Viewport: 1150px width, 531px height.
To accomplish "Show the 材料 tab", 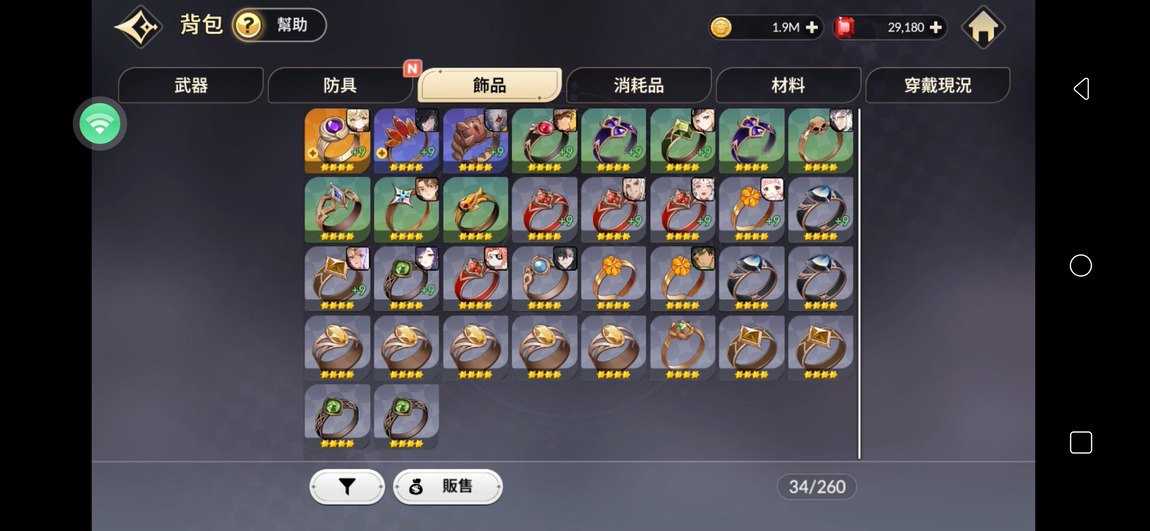I will [788, 86].
